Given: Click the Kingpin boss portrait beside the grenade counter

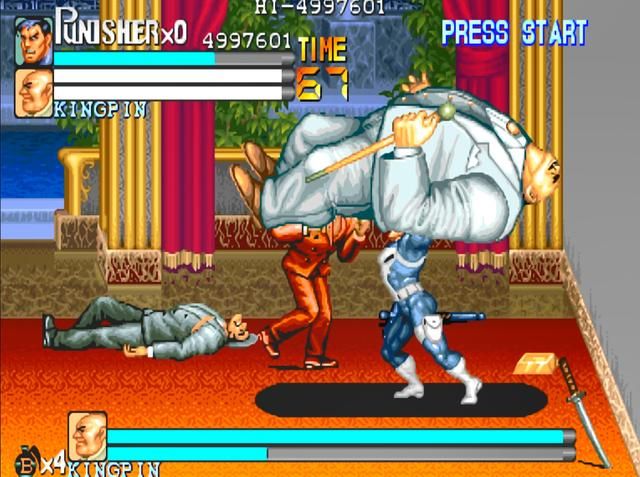Looking at the screenshot, I should pyautogui.click(x=87, y=436).
